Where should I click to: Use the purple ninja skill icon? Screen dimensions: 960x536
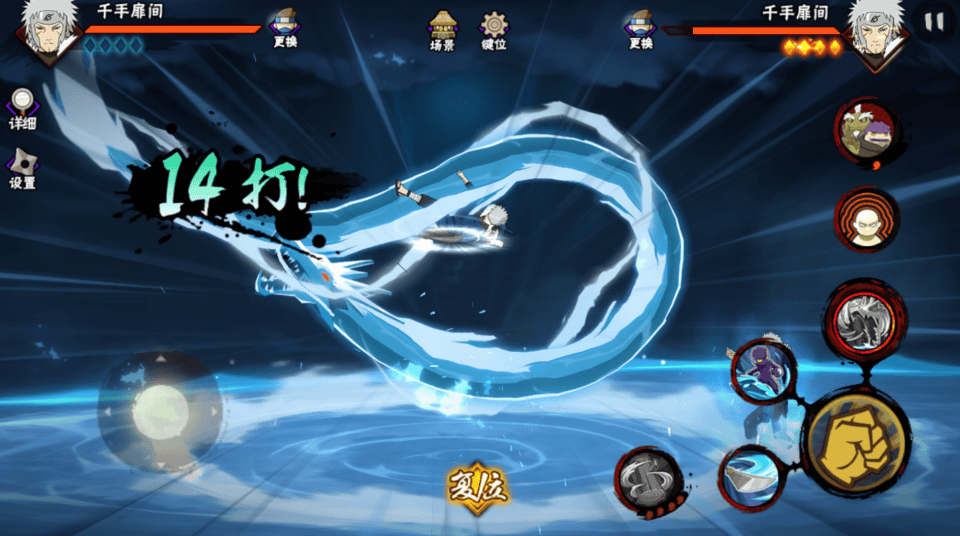click(x=763, y=370)
